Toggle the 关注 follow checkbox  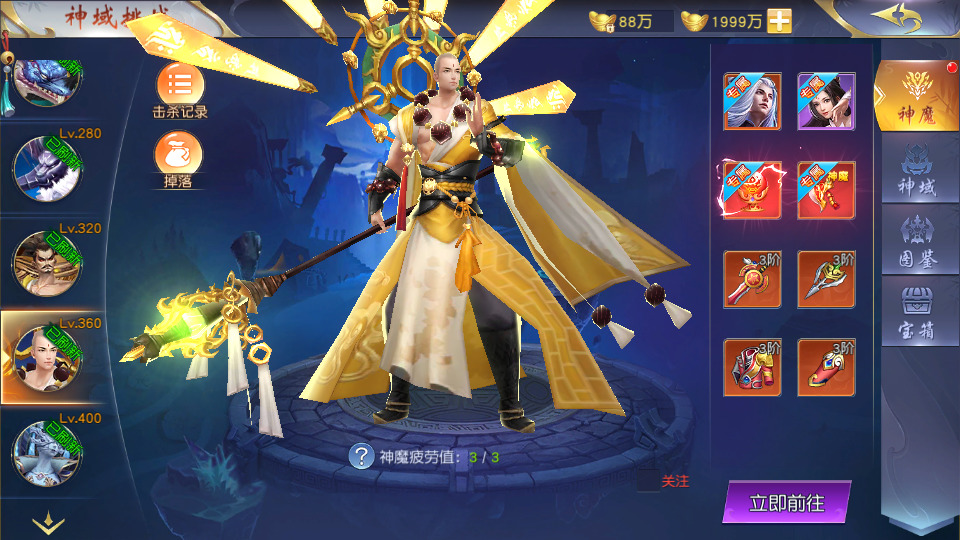(648, 481)
